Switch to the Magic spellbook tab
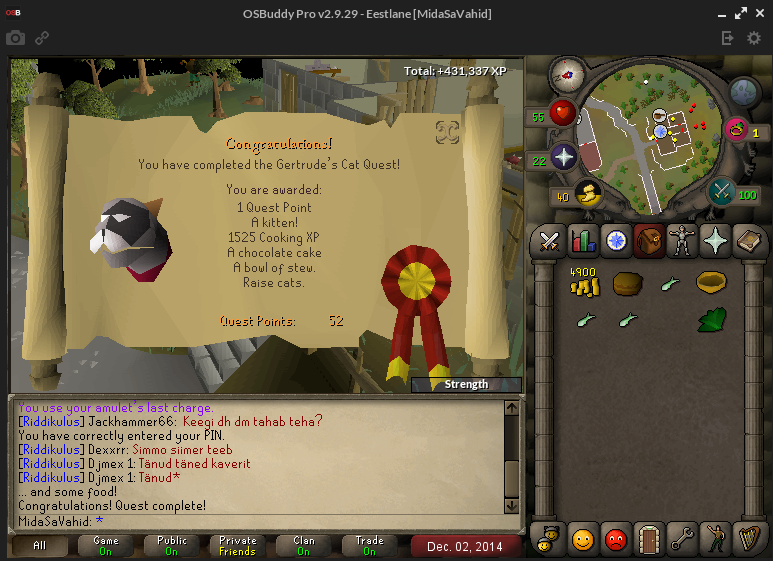 pos(748,240)
